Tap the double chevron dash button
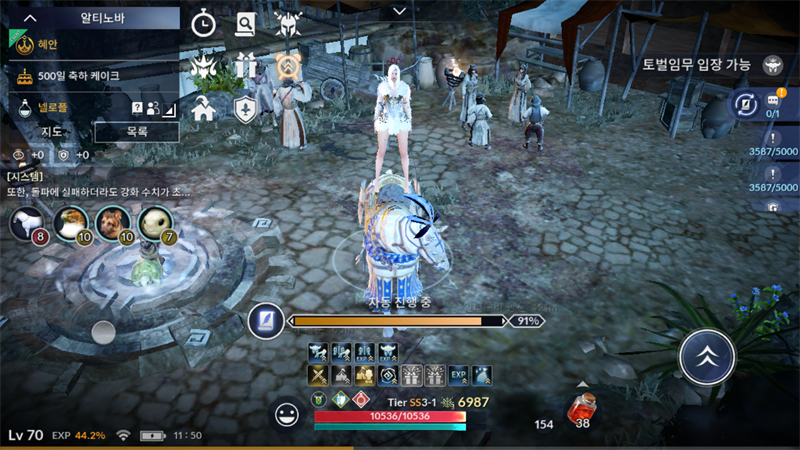Viewport: 800px width, 450px height. click(x=707, y=354)
